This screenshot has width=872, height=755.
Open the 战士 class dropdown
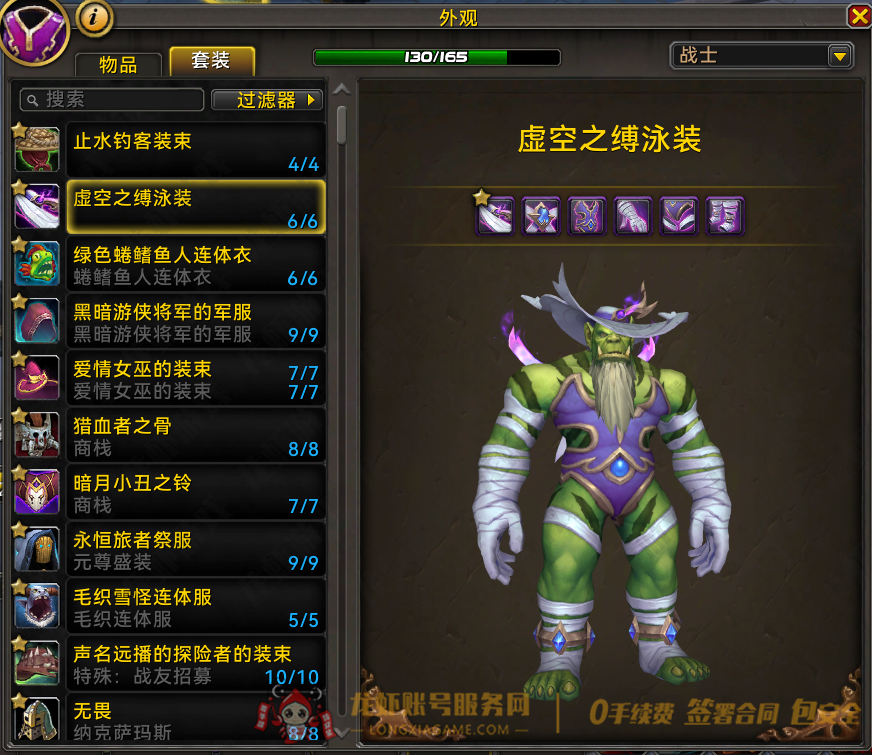pos(762,56)
